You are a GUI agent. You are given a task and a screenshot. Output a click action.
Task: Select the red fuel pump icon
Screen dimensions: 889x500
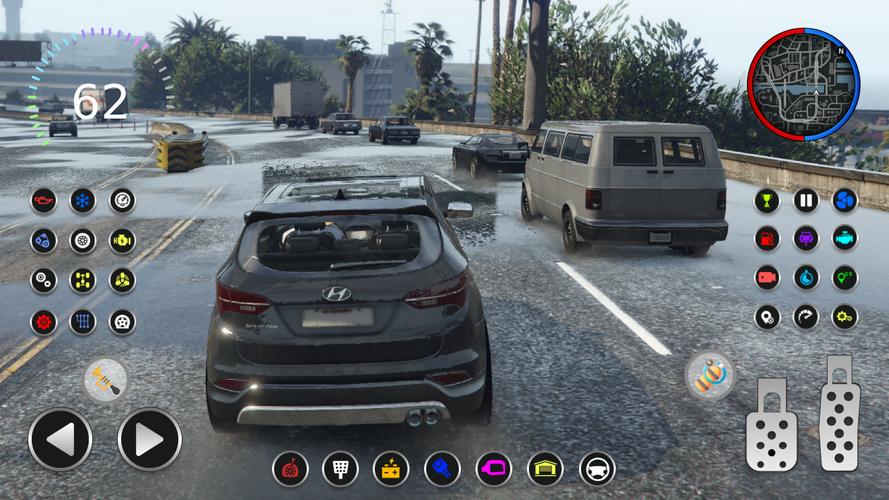pos(767,239)
